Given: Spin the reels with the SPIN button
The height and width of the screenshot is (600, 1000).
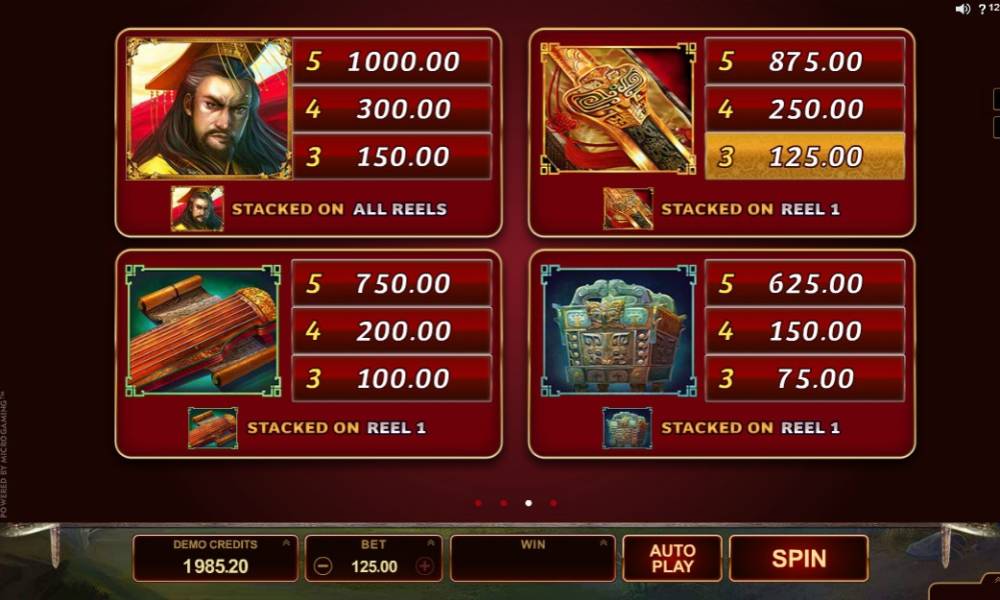Looking at the screenshot, I should pos(798,558).
